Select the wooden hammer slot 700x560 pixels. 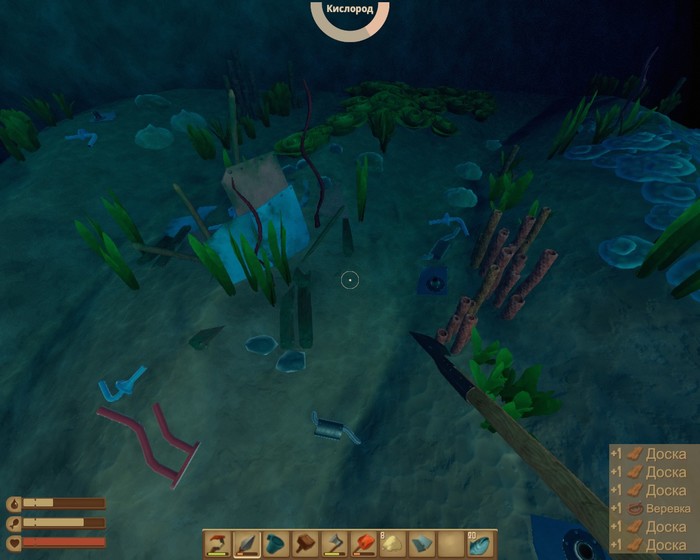(304, 544)
